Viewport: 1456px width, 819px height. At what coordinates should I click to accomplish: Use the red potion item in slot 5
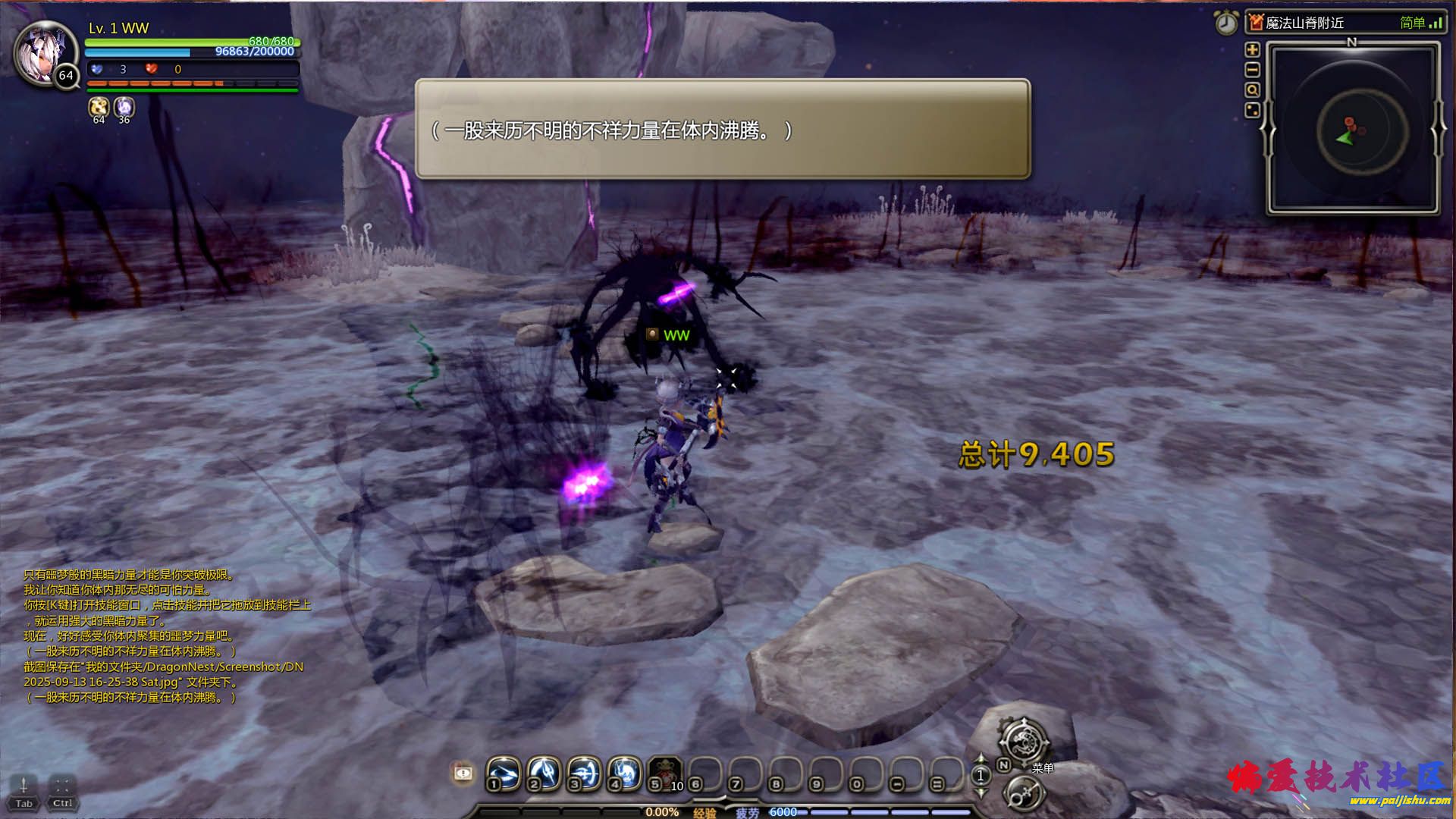[x=665, y=773]
